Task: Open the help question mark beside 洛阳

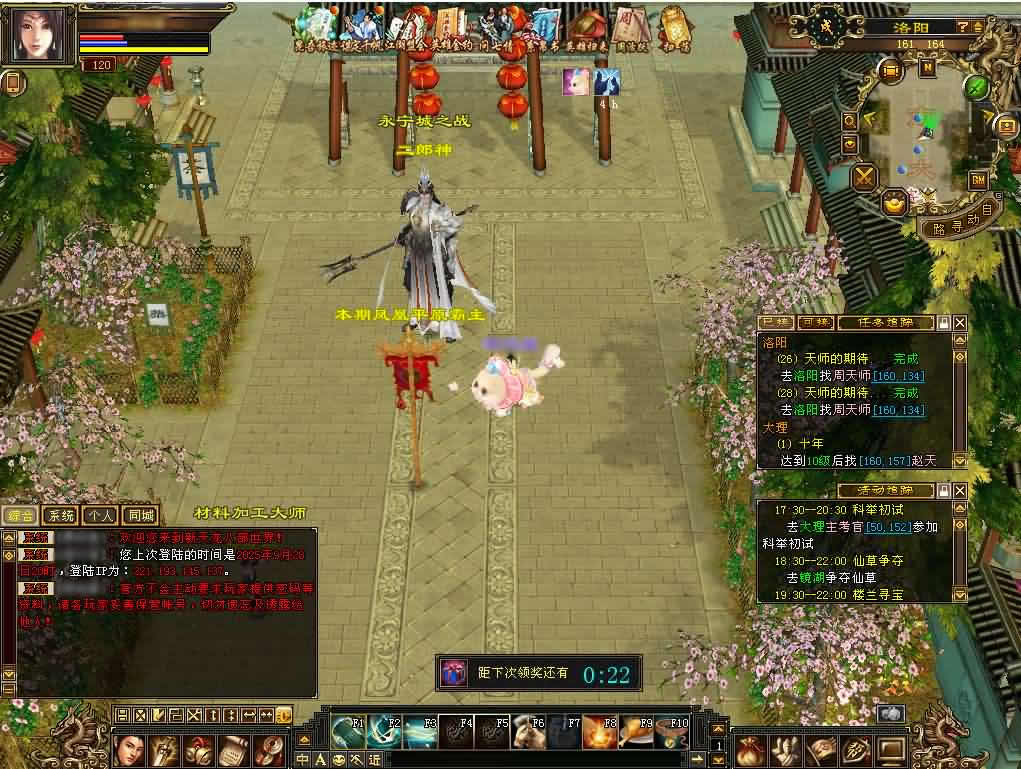Action: point(962,27)
